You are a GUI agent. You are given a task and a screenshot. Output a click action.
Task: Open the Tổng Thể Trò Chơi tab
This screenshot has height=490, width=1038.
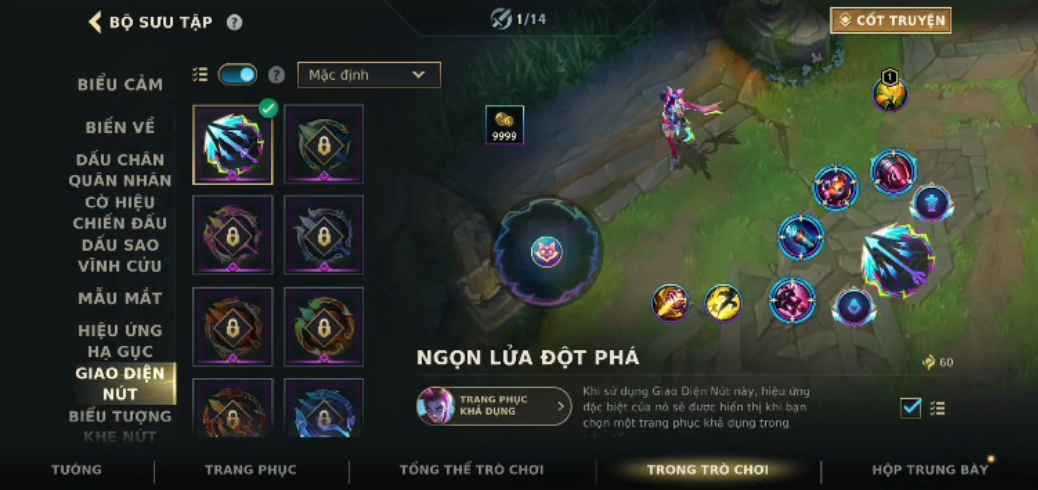click(471, 470)
